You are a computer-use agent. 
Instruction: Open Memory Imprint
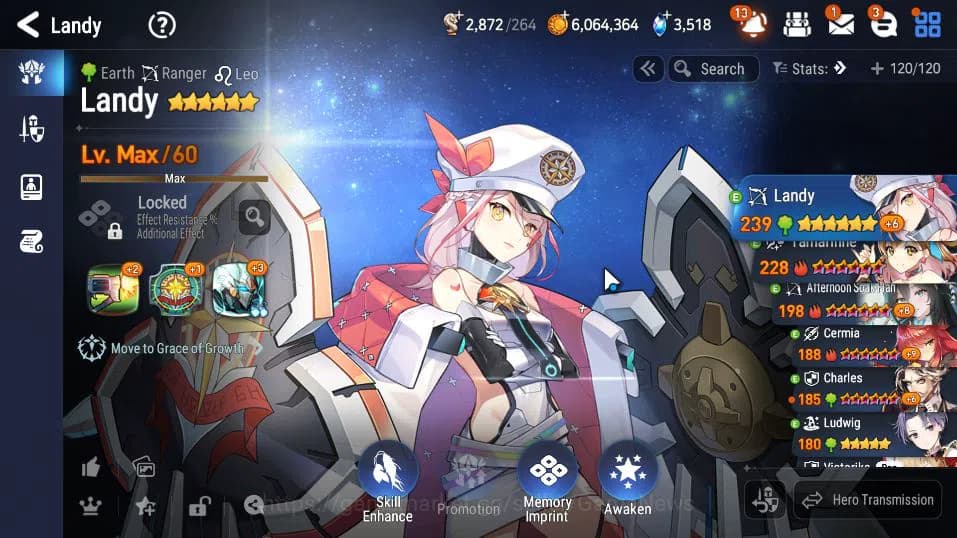547,482
